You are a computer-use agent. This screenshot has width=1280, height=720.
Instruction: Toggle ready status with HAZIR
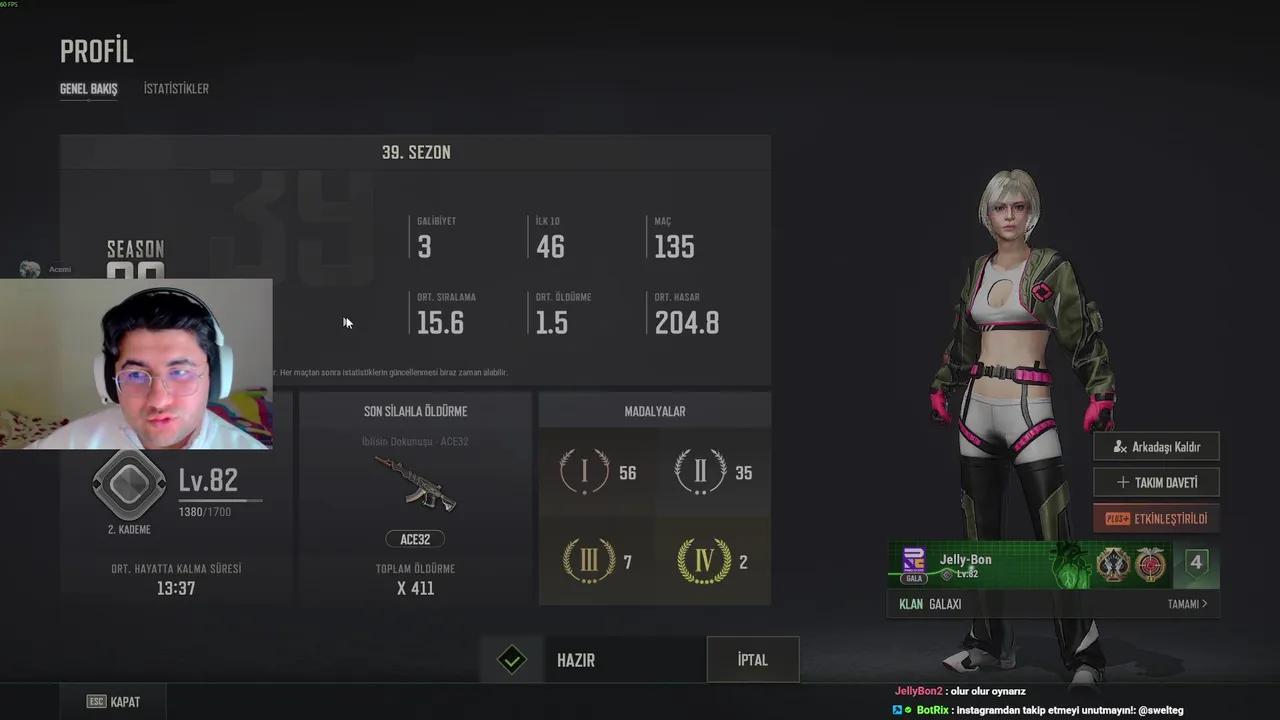tap(576, 660)
